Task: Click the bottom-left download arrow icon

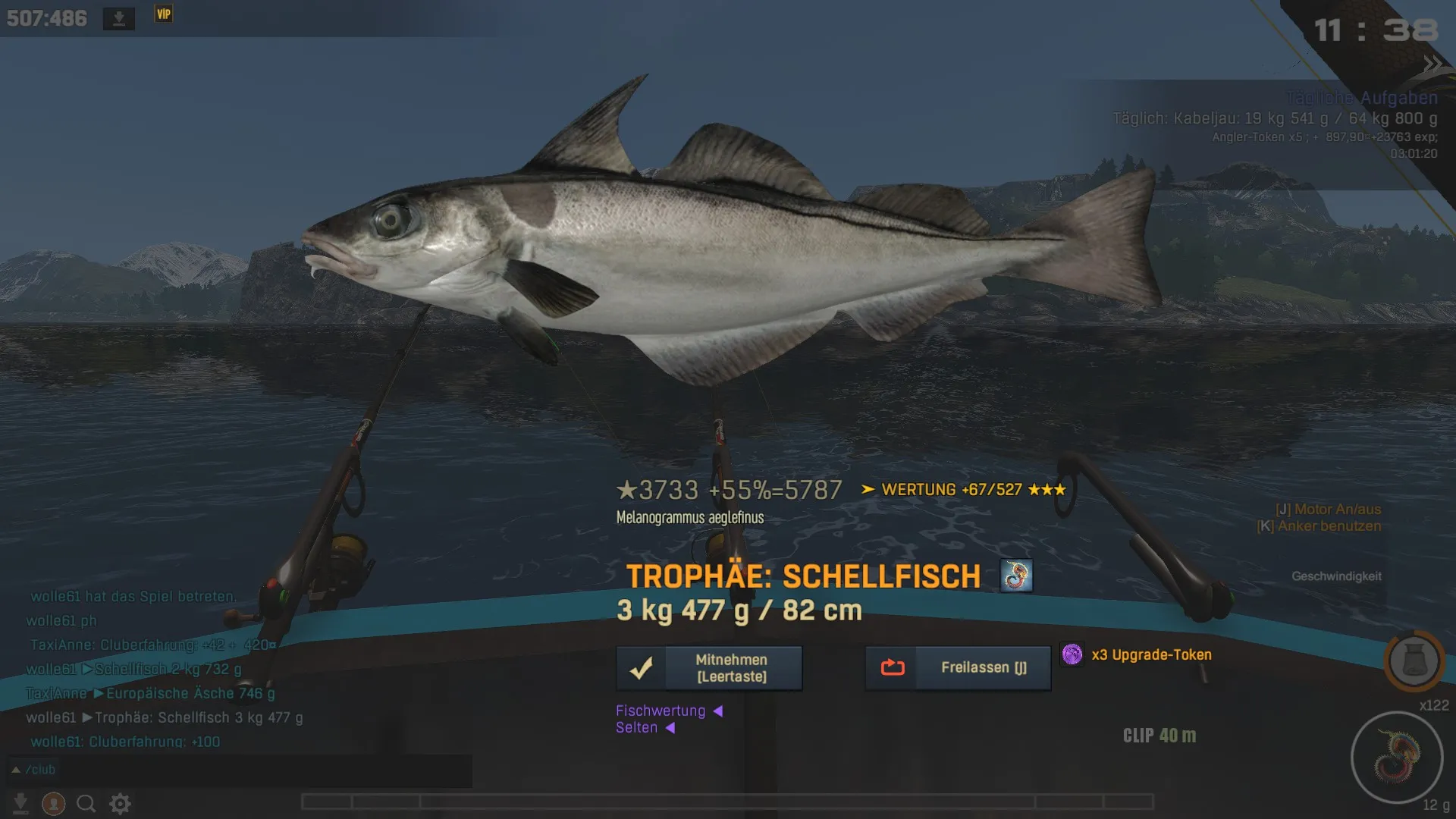Action: 20,804
